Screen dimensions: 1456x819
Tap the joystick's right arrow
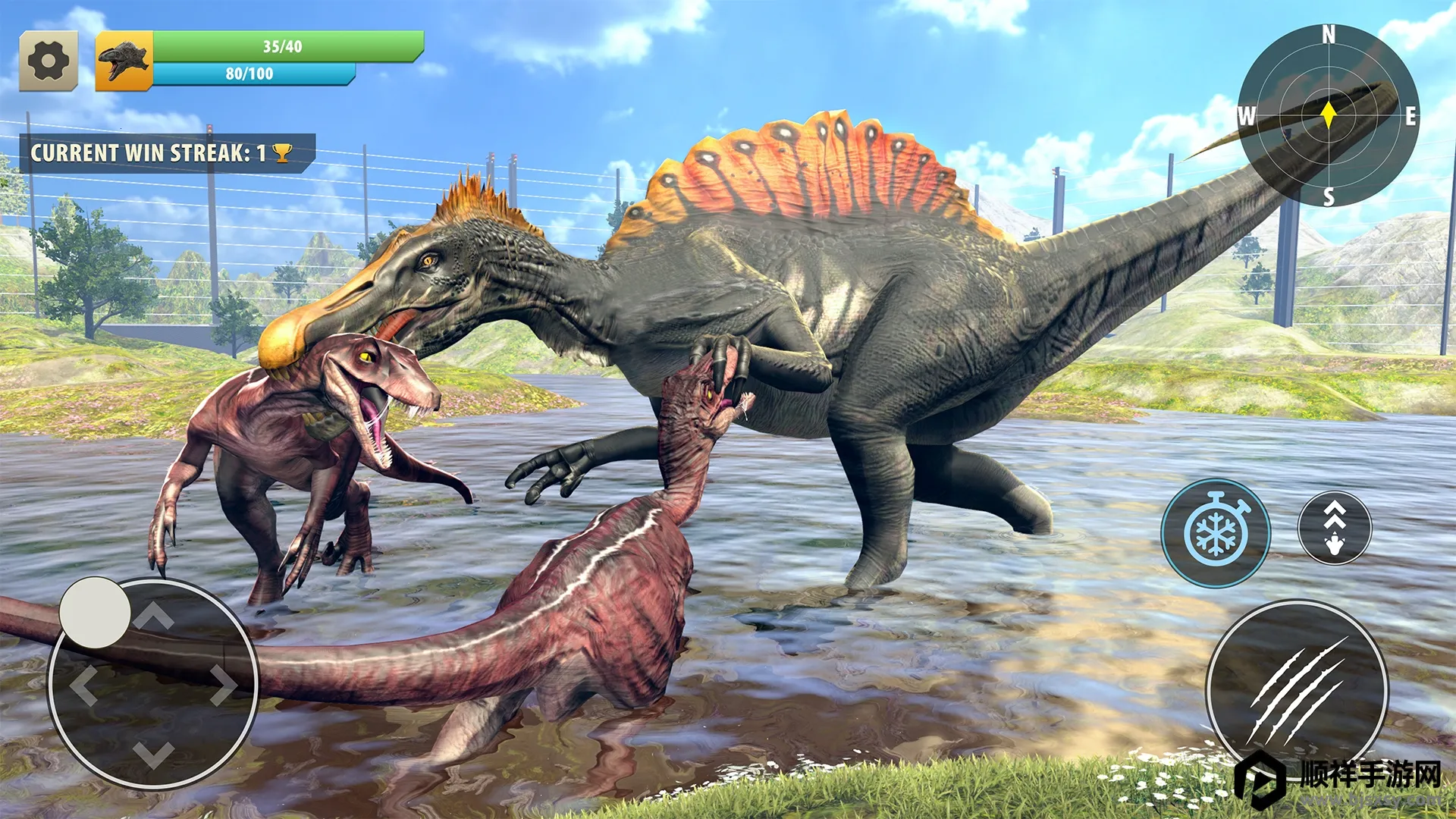coord(224,685)
